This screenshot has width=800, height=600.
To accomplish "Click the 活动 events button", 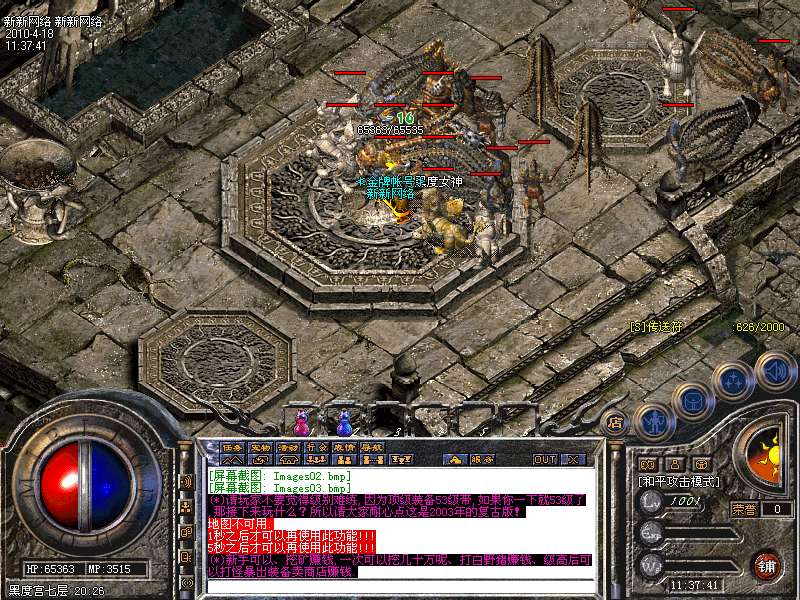I will [288, 447].
